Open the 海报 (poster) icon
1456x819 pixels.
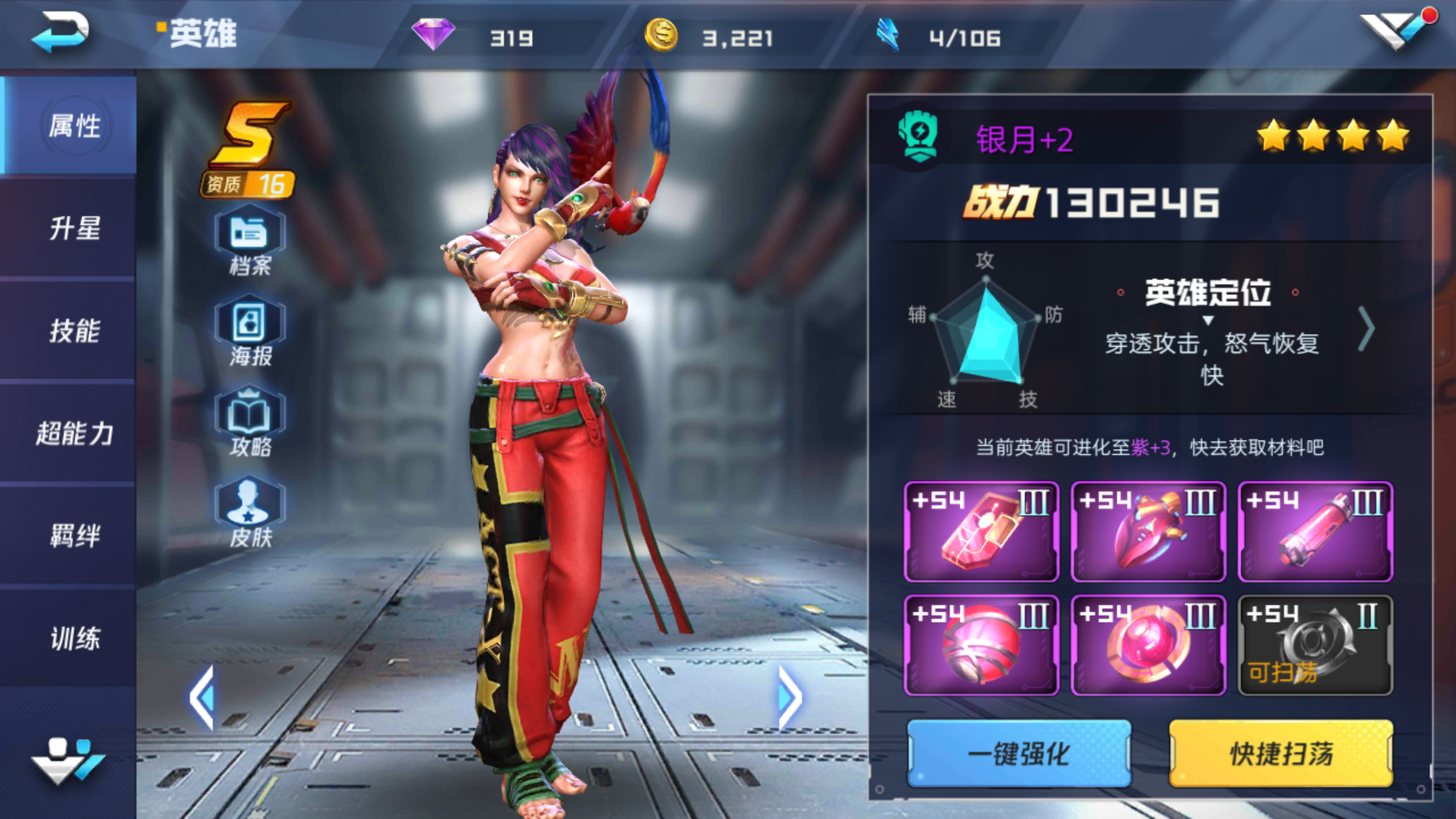coord(250,328)
